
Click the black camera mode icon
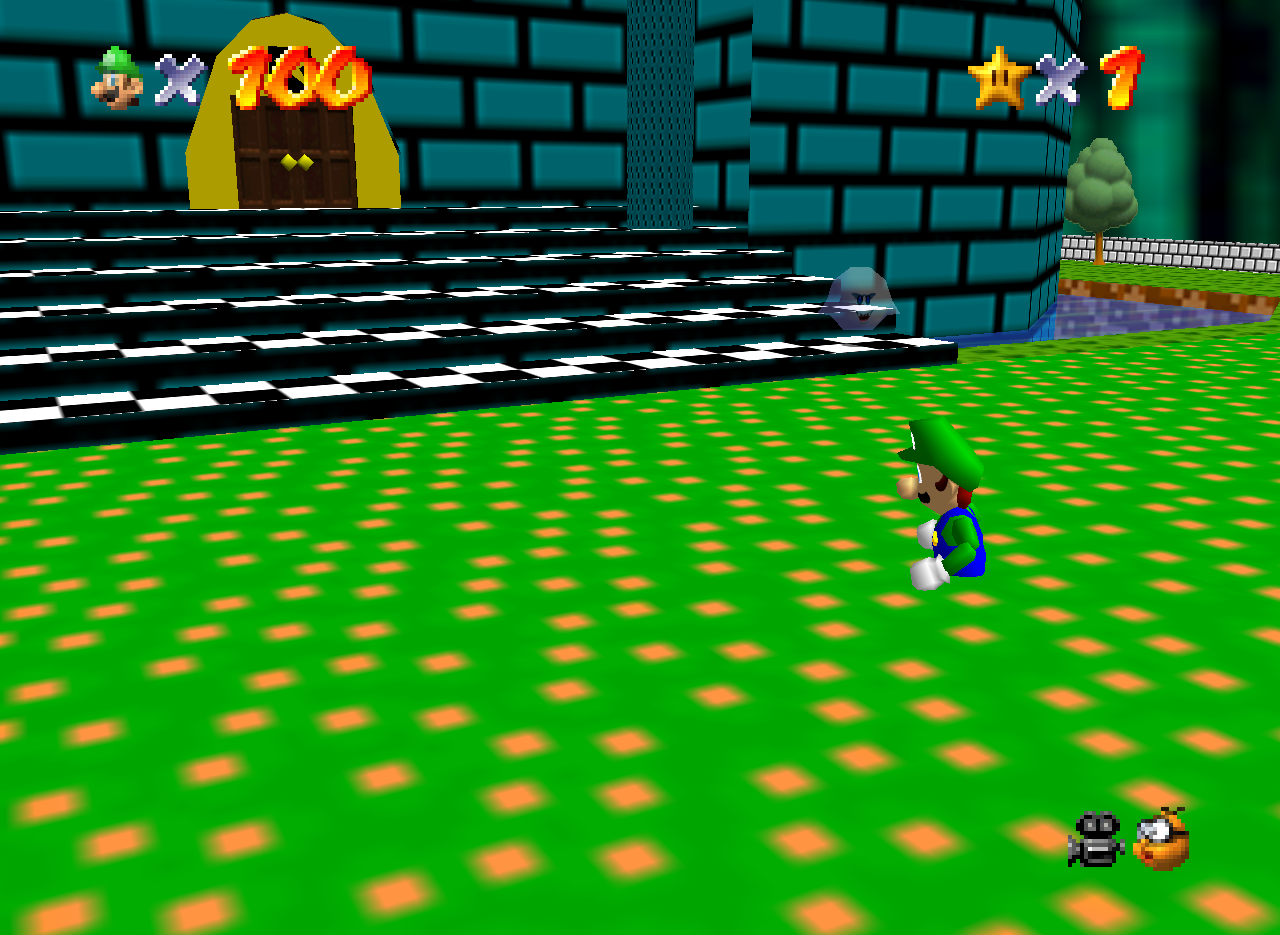click(x=1096, y=839)
